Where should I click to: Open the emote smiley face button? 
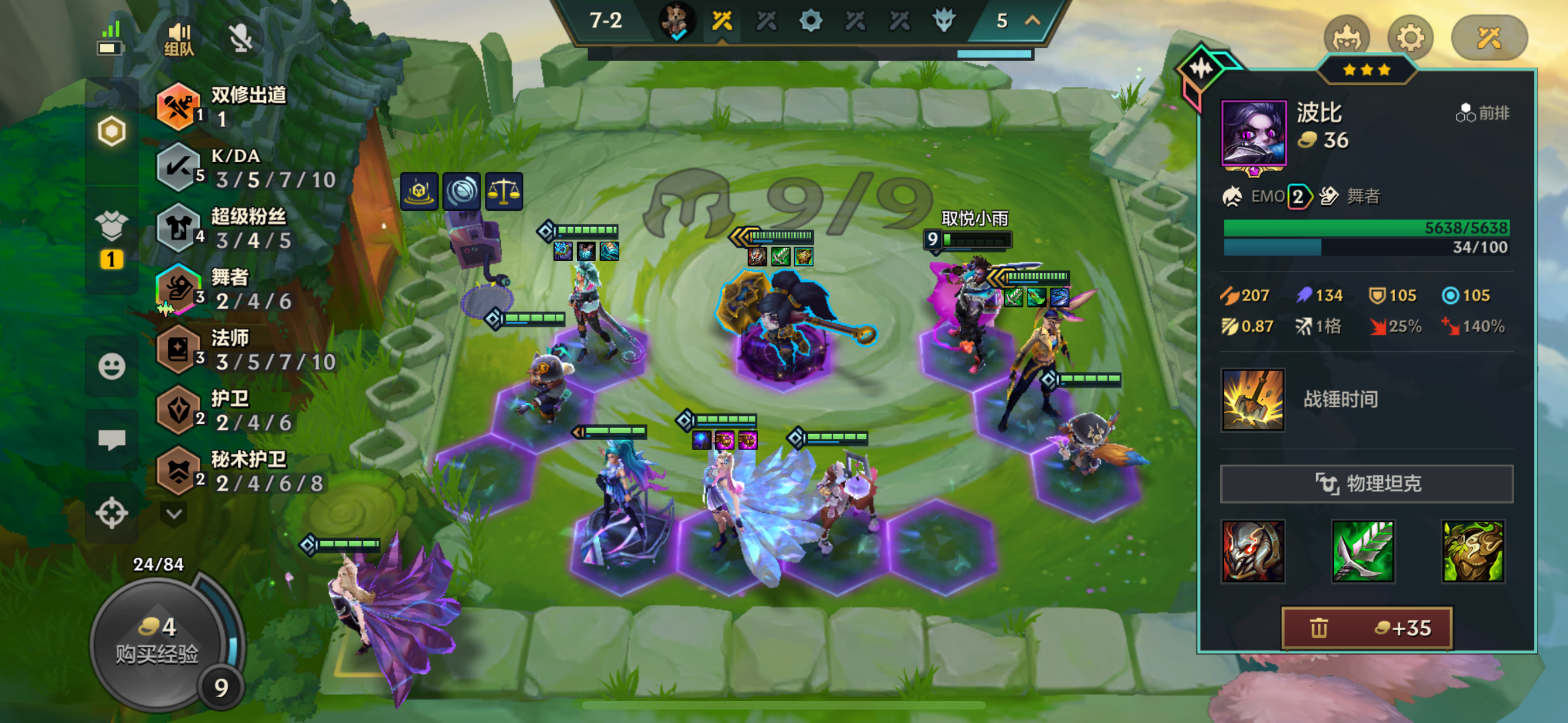pyautogui.click(x=112, y=367)
